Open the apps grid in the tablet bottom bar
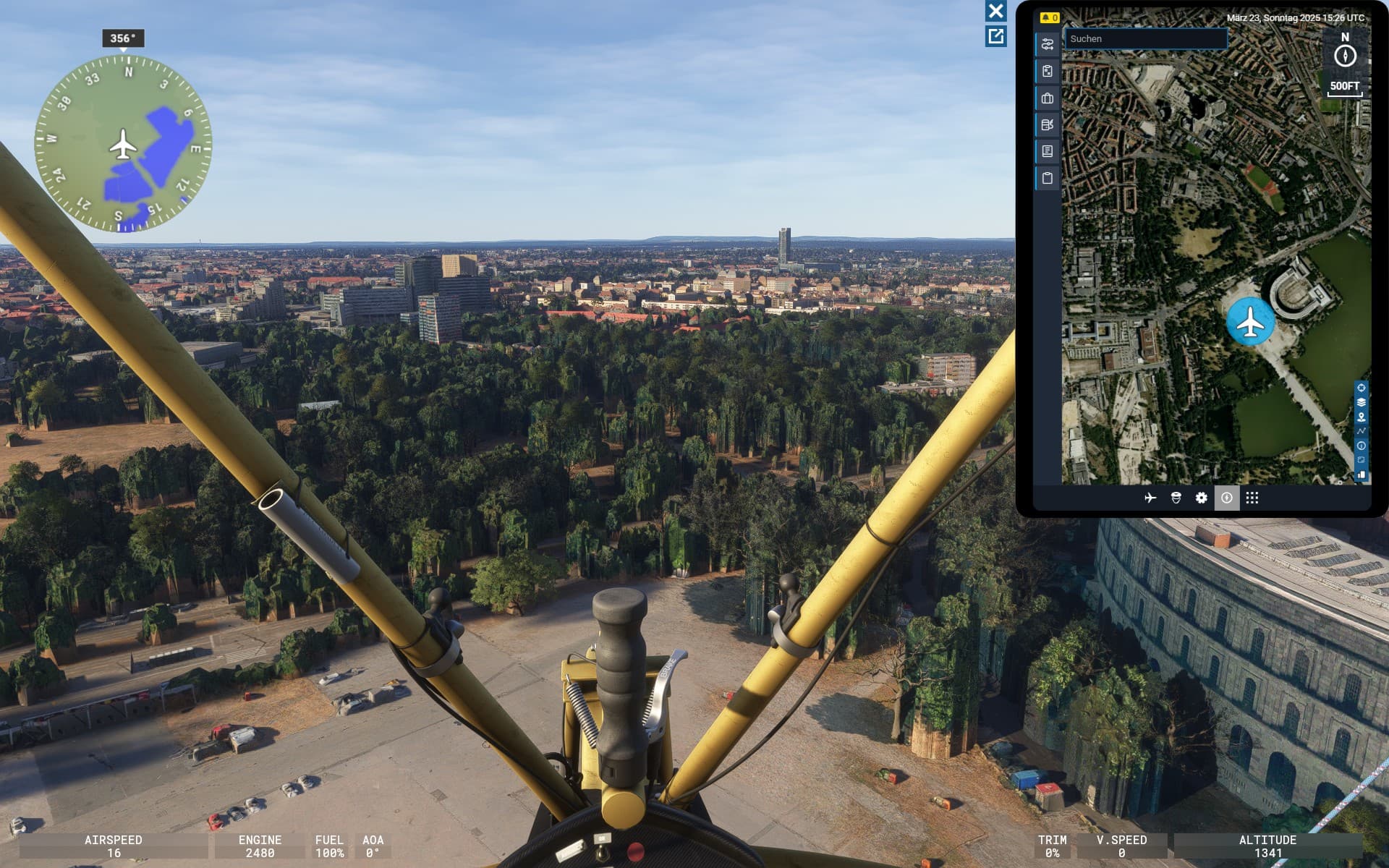Image resolution: width=1389 pixels, height=868 pixels. 1252,498
